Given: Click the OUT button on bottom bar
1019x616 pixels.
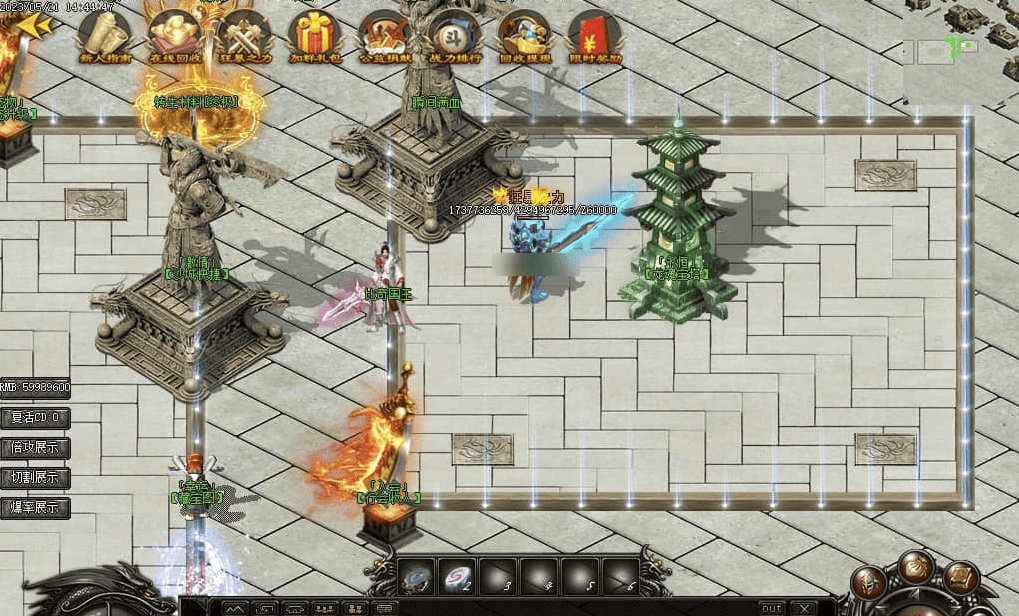Looking at the screenshot, I should (772, 608).
